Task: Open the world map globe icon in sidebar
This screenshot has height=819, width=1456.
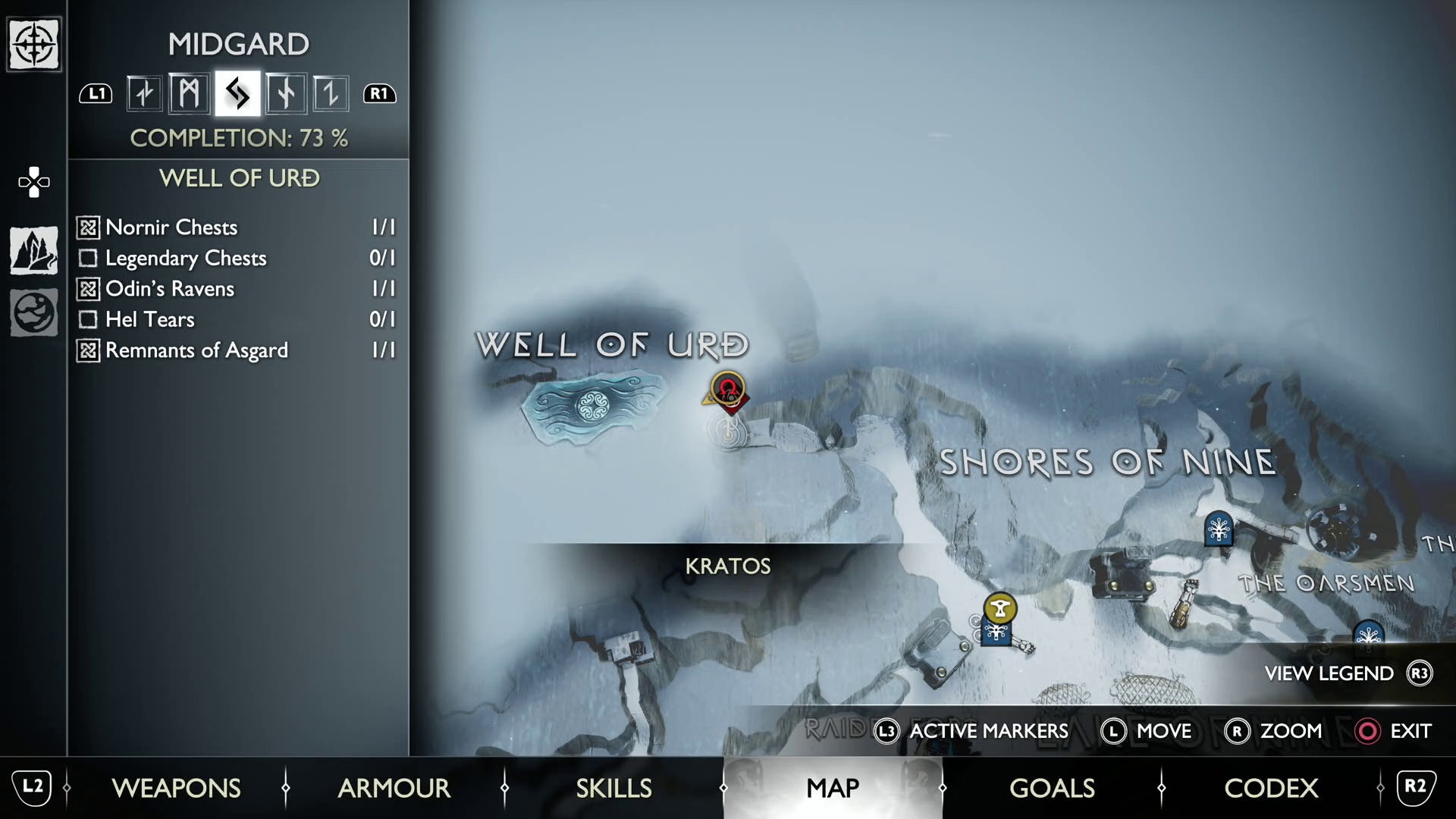Action: [x=33, y=312]
